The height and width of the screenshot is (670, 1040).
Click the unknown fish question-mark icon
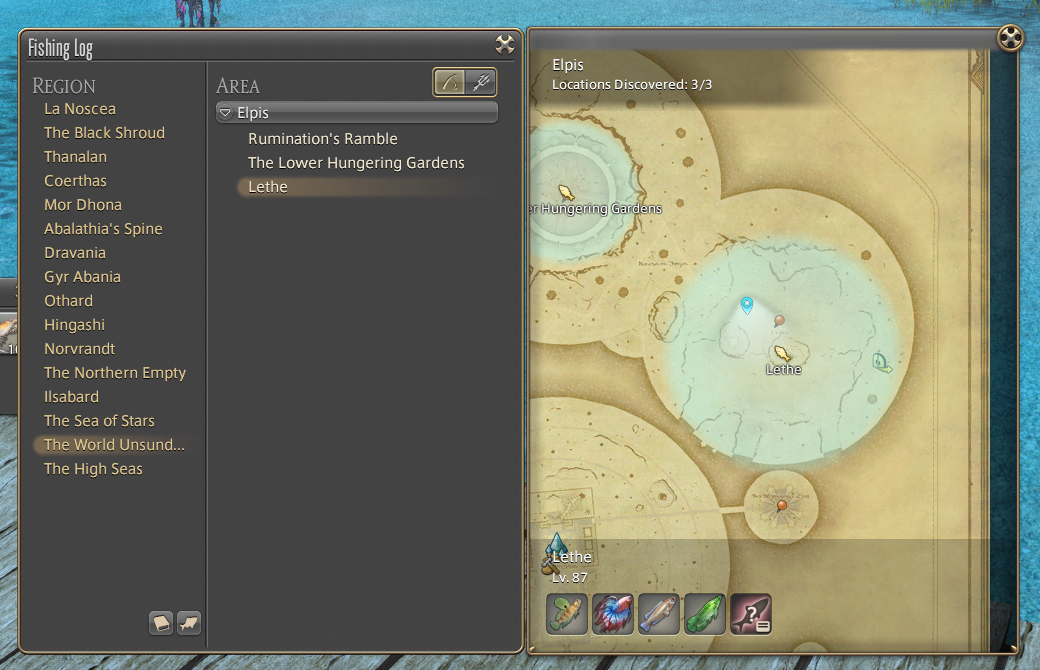click(750, 613)
